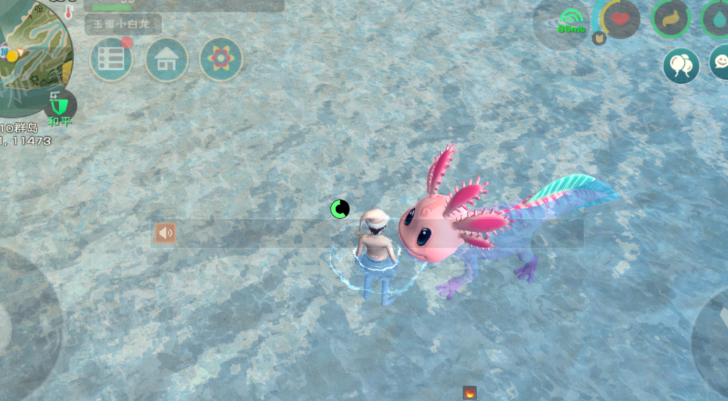Tap the green-black round marker above the character
Image resolution: width=728 pixels, height=401 pixels.
340,208
